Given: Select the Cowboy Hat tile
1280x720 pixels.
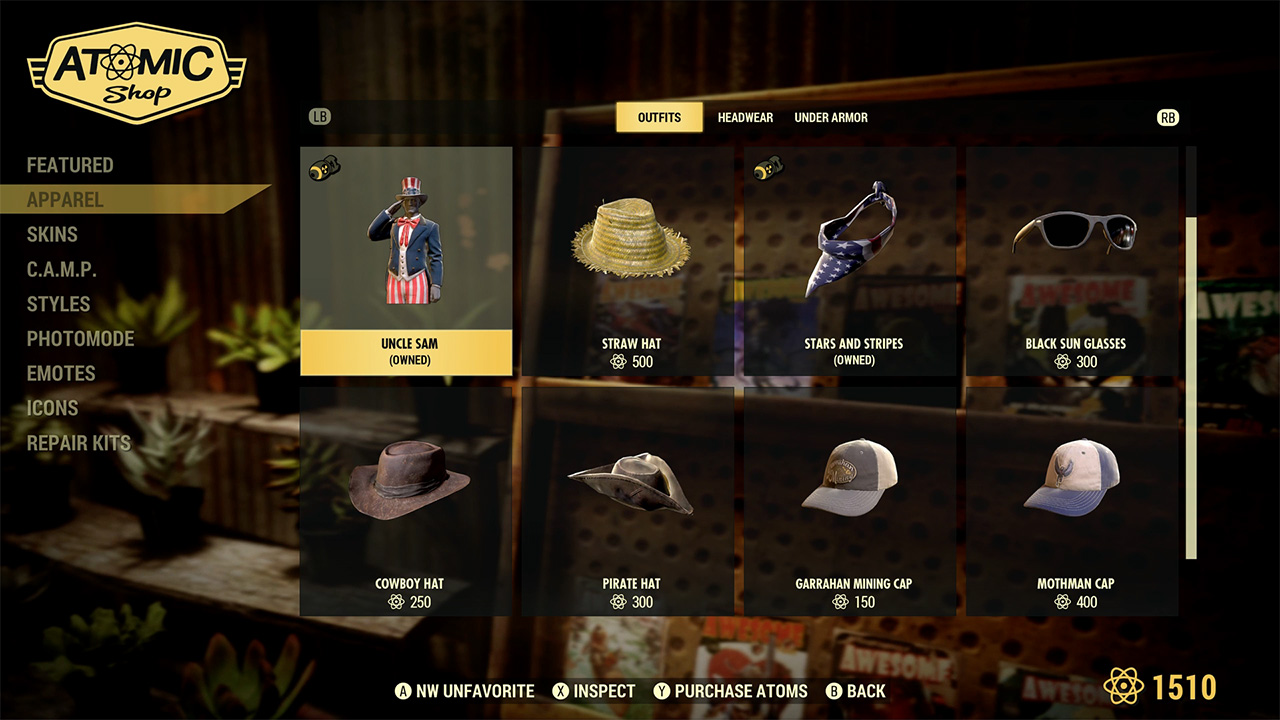Looking at the screenshot, I should 409,500.
